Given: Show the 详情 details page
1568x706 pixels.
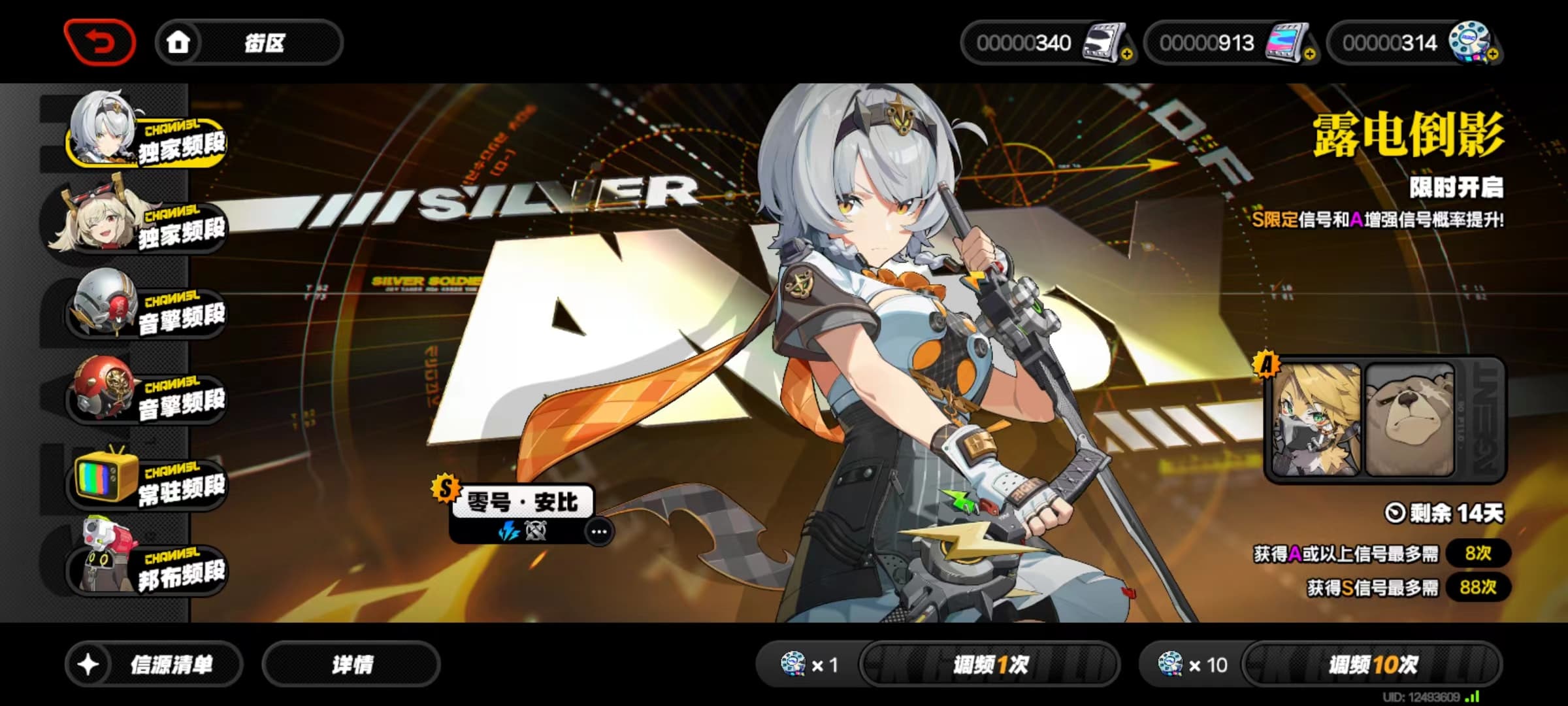Looking at the screenshot, I should pos(351,665).
